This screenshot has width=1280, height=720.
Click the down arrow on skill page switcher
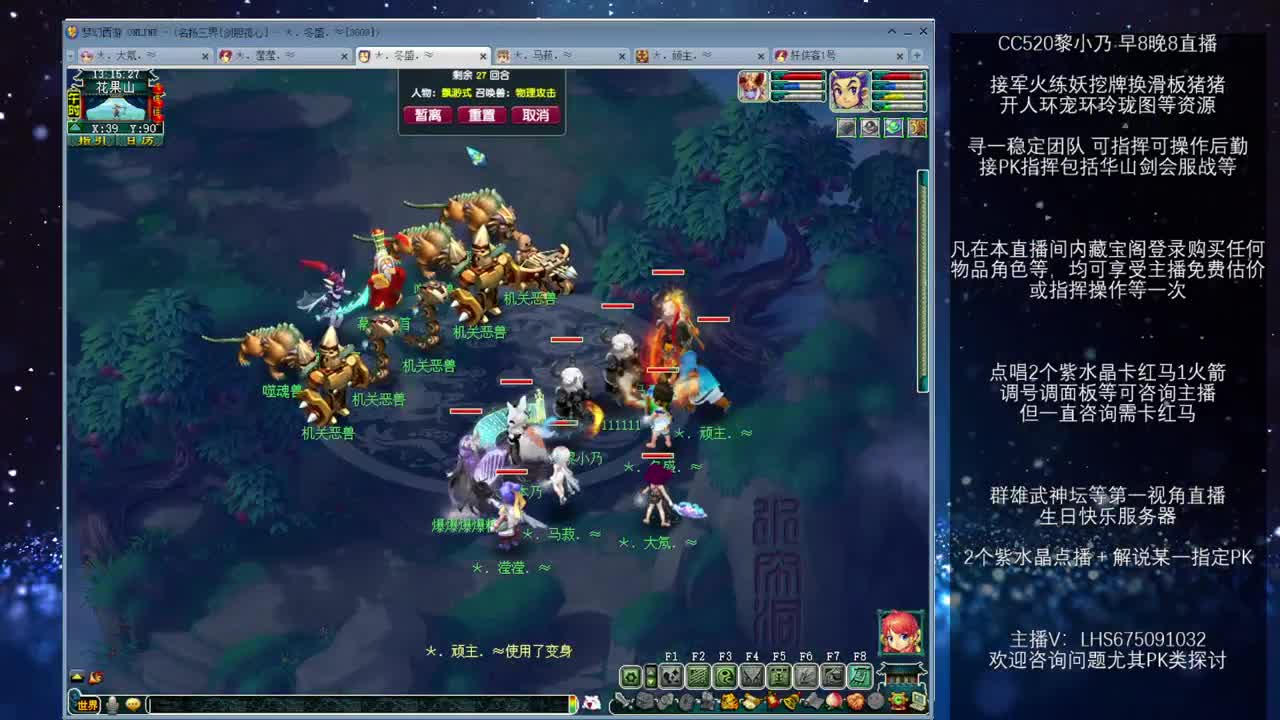tap(651, 682)
